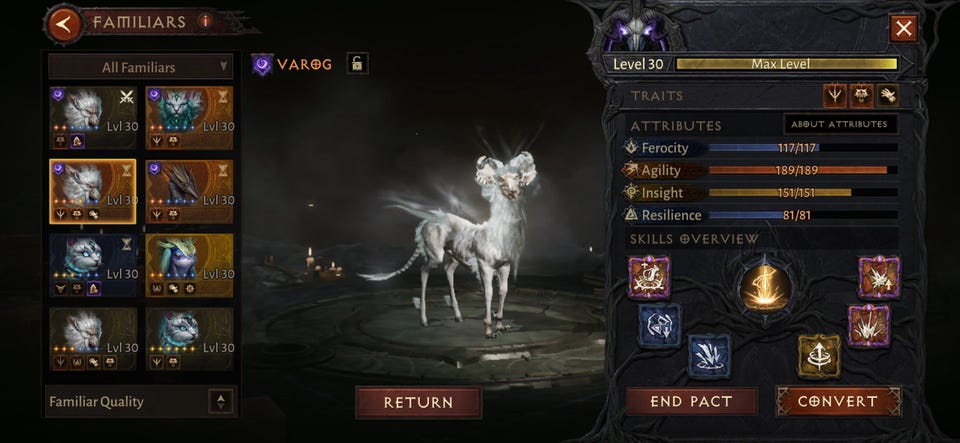The image size is (960, 443).
Task: View the trident trait icon
Action: click(834, 95)
